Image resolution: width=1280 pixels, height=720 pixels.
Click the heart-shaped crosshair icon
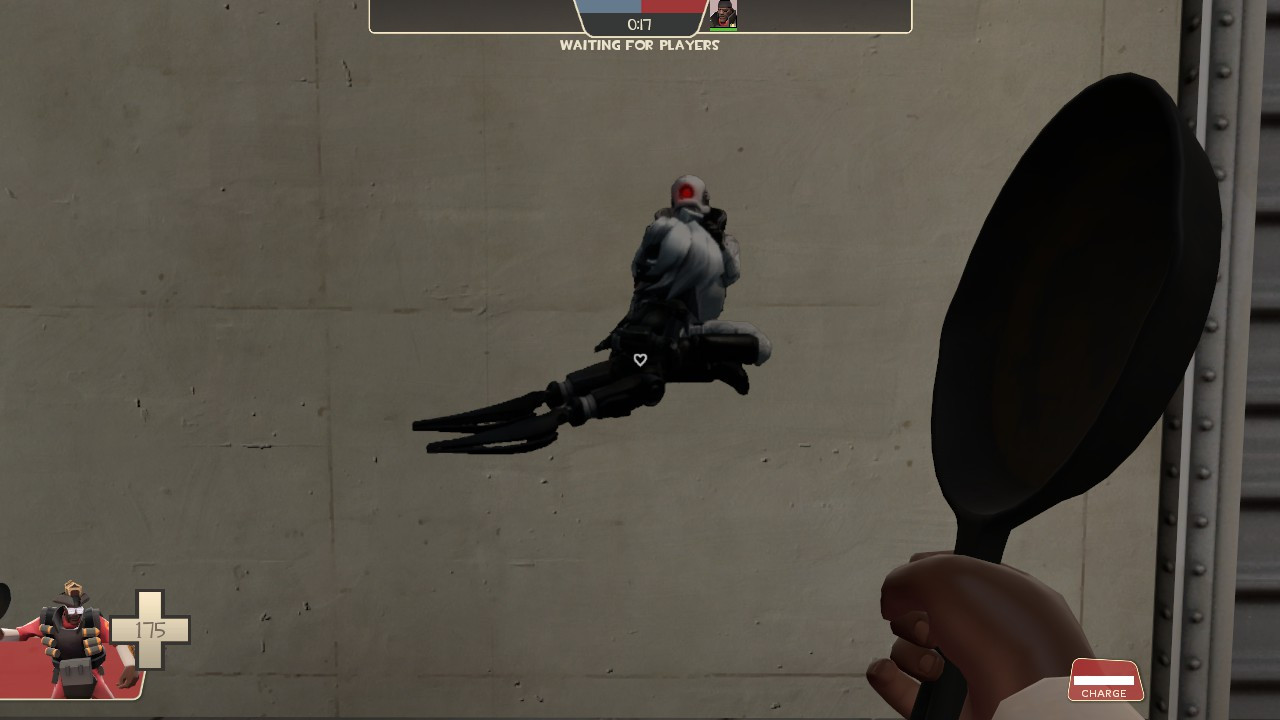(640, 360)
